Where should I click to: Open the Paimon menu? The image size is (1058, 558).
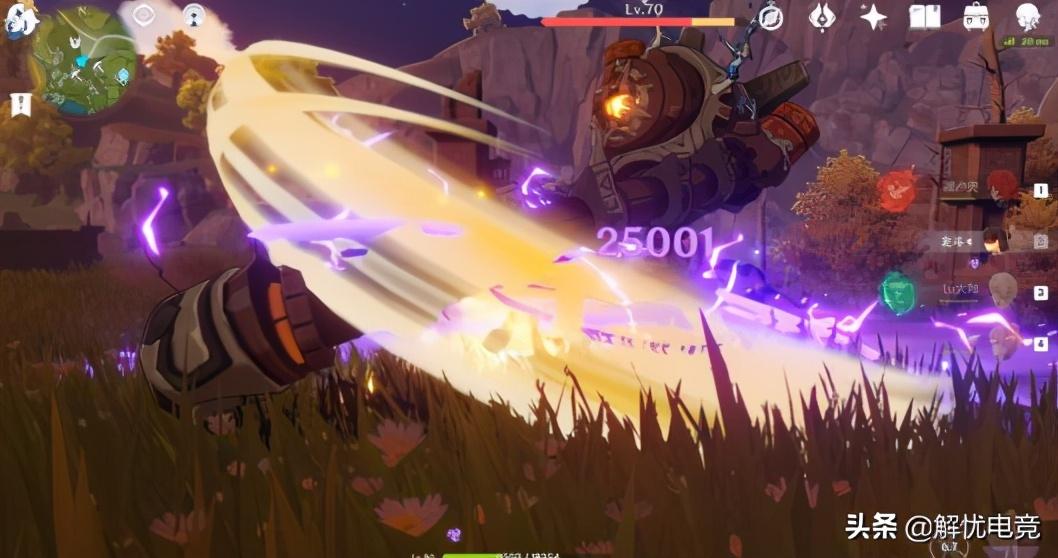(18, 20)
